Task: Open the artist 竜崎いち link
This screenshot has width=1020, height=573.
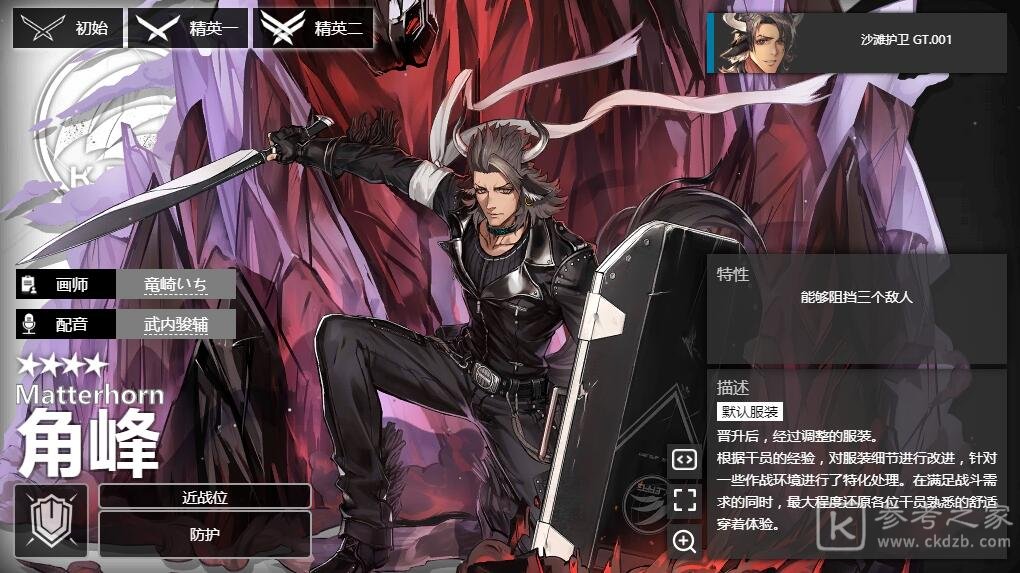Action: (176, 285)
